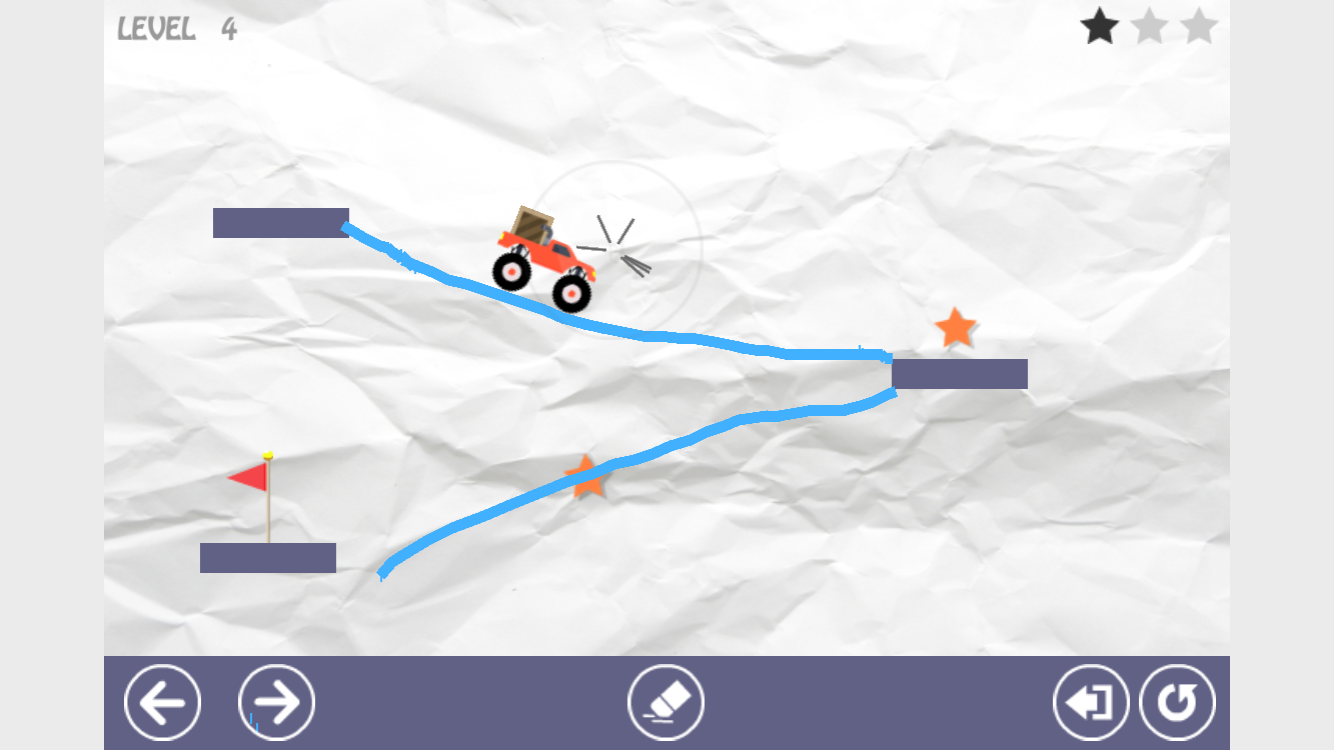Screen dimensions: 1334x750
Task: Select the eraser tool to clear drawings
Action: click(667, 701)
